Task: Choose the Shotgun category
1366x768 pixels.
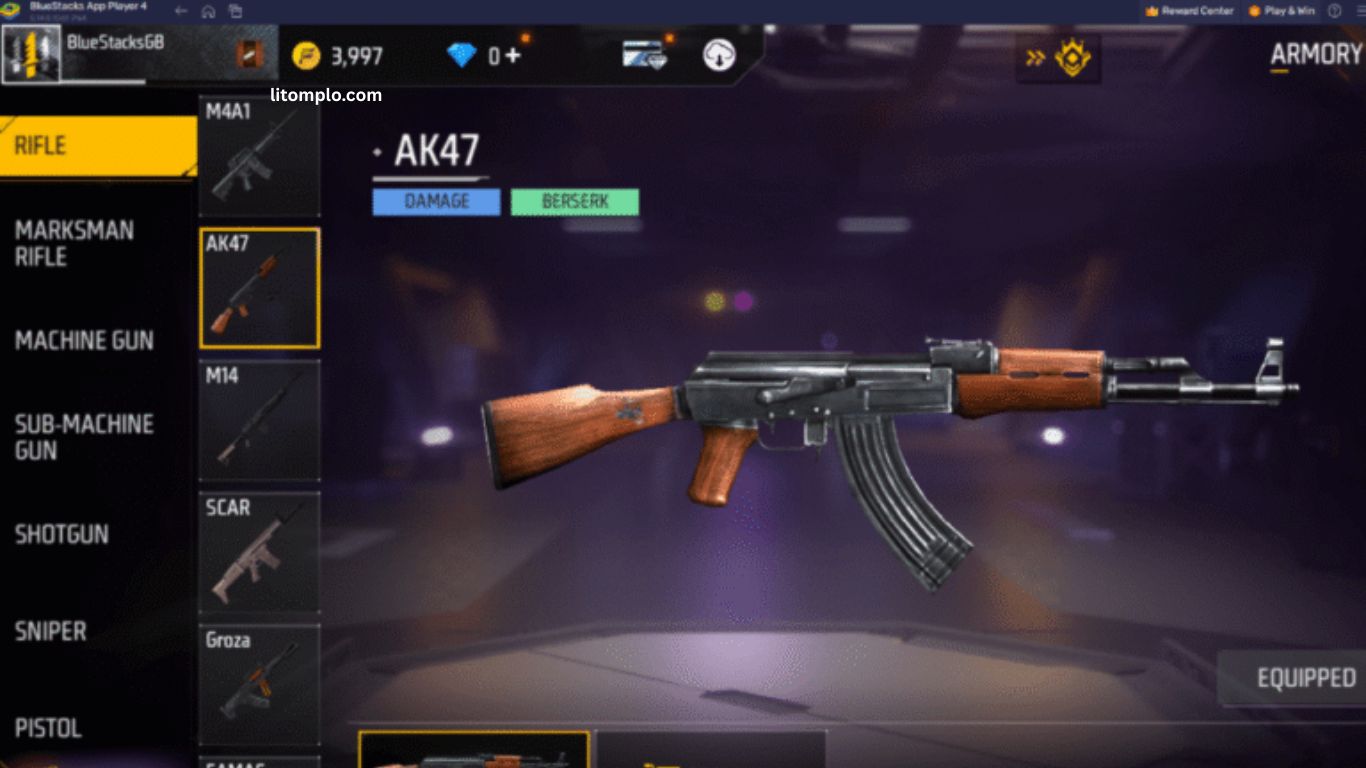Action: [62, 534]
